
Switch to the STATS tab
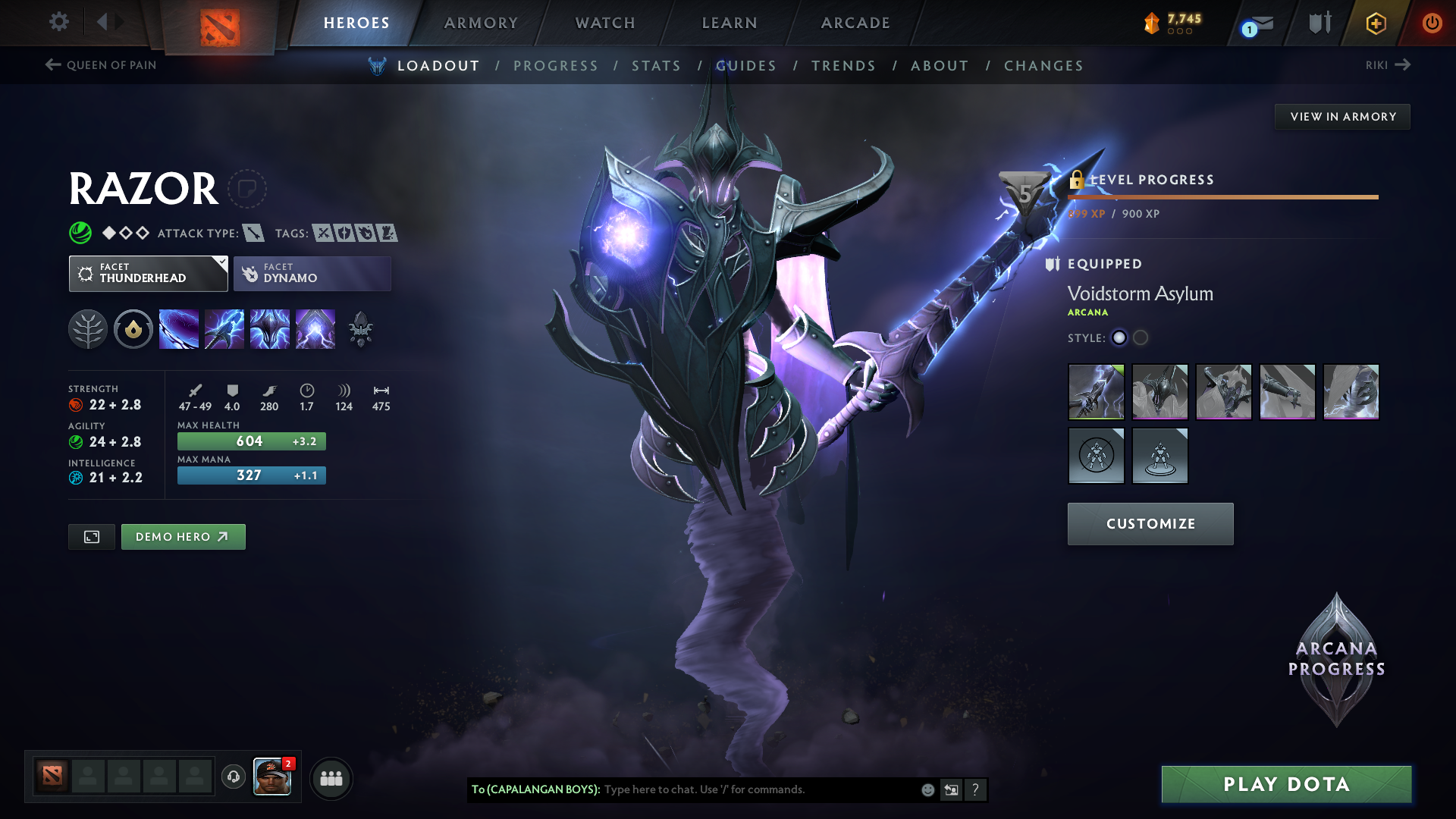(x=657, y=65)
